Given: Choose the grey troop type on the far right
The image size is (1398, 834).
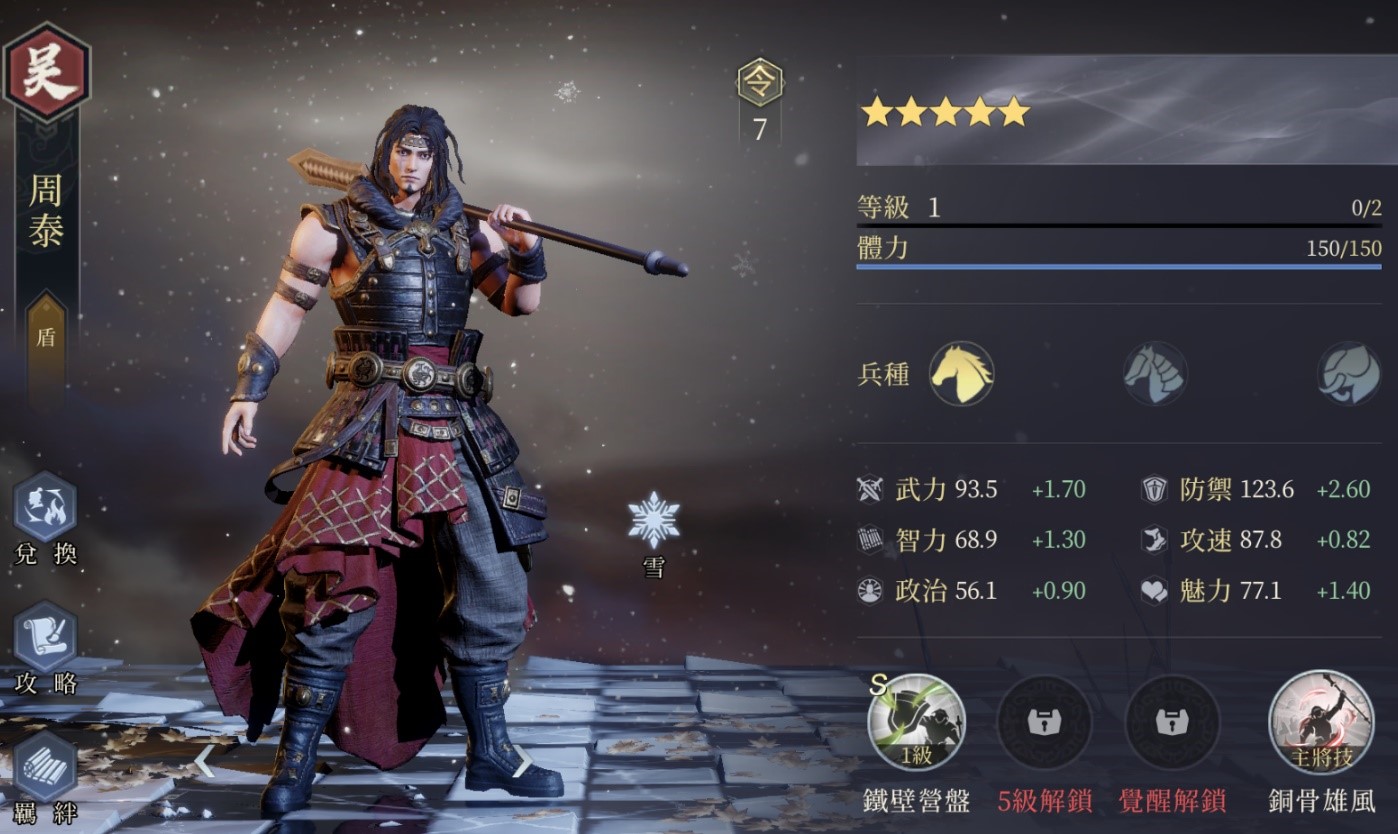Looking at the screenshot, I should click(1348, 374).
